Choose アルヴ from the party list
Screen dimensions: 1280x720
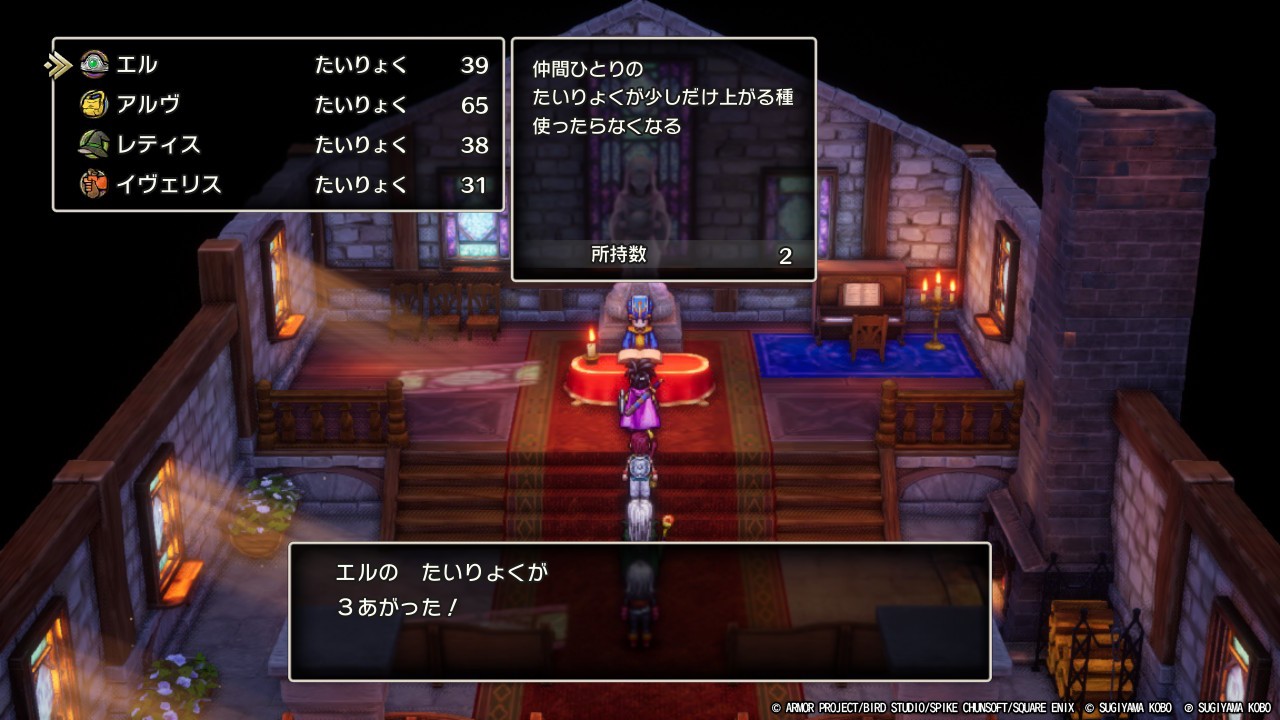pos(148,105)
